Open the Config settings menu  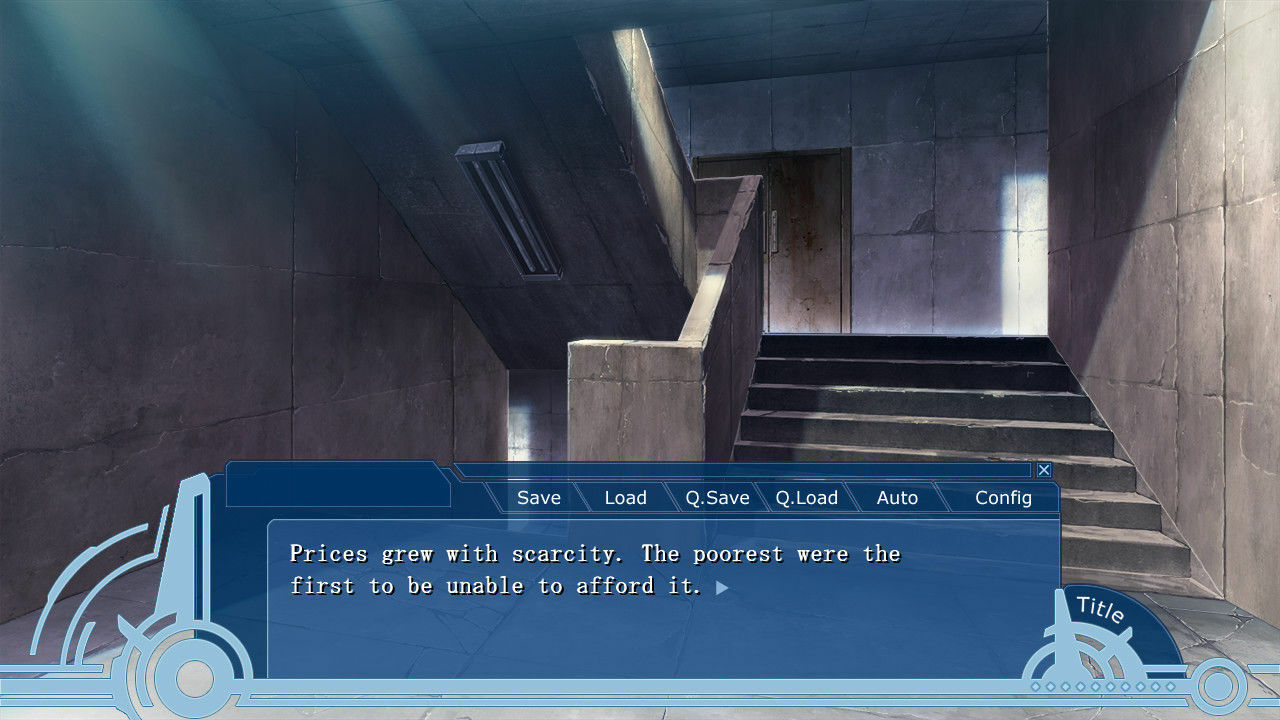tap(1003, 497)
